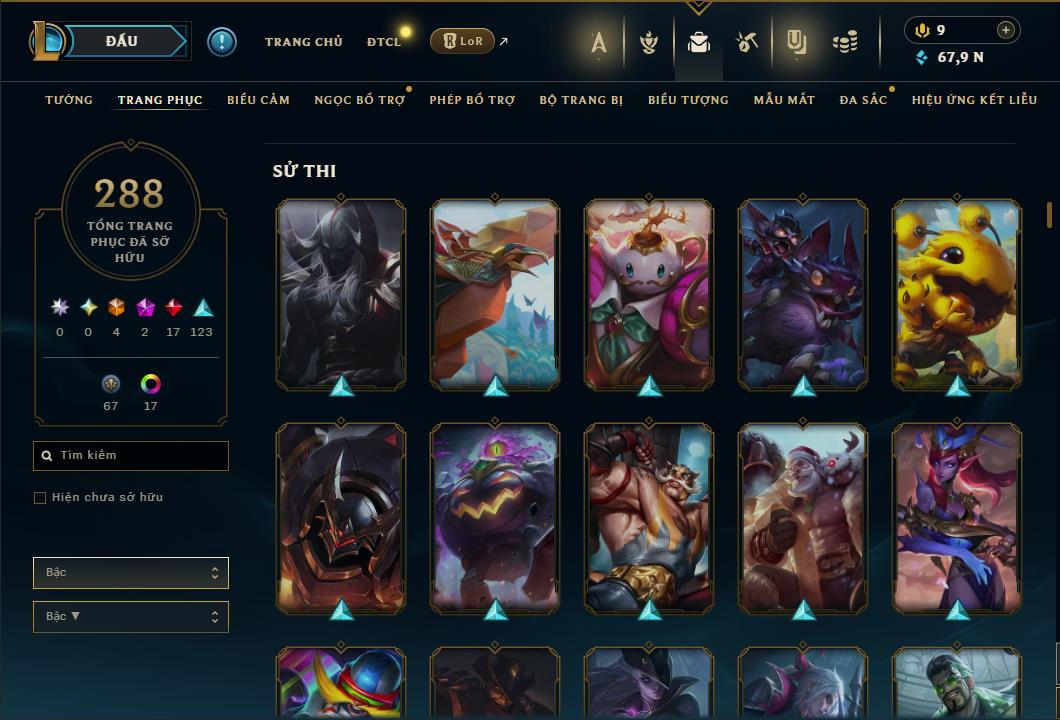Viewport: 1060px width, 720px height.
Task: Open the HIỆU ỨNG KẾT LIỄU tab
Action: click(974, 100)
